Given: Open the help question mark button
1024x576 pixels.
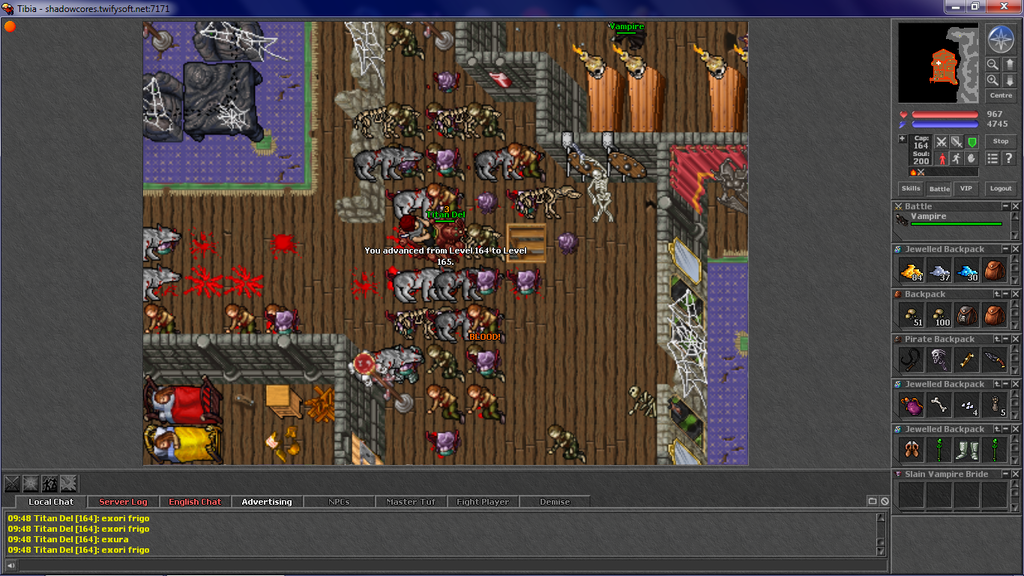Looking at the screenshot, I should tap(1008, 158).
